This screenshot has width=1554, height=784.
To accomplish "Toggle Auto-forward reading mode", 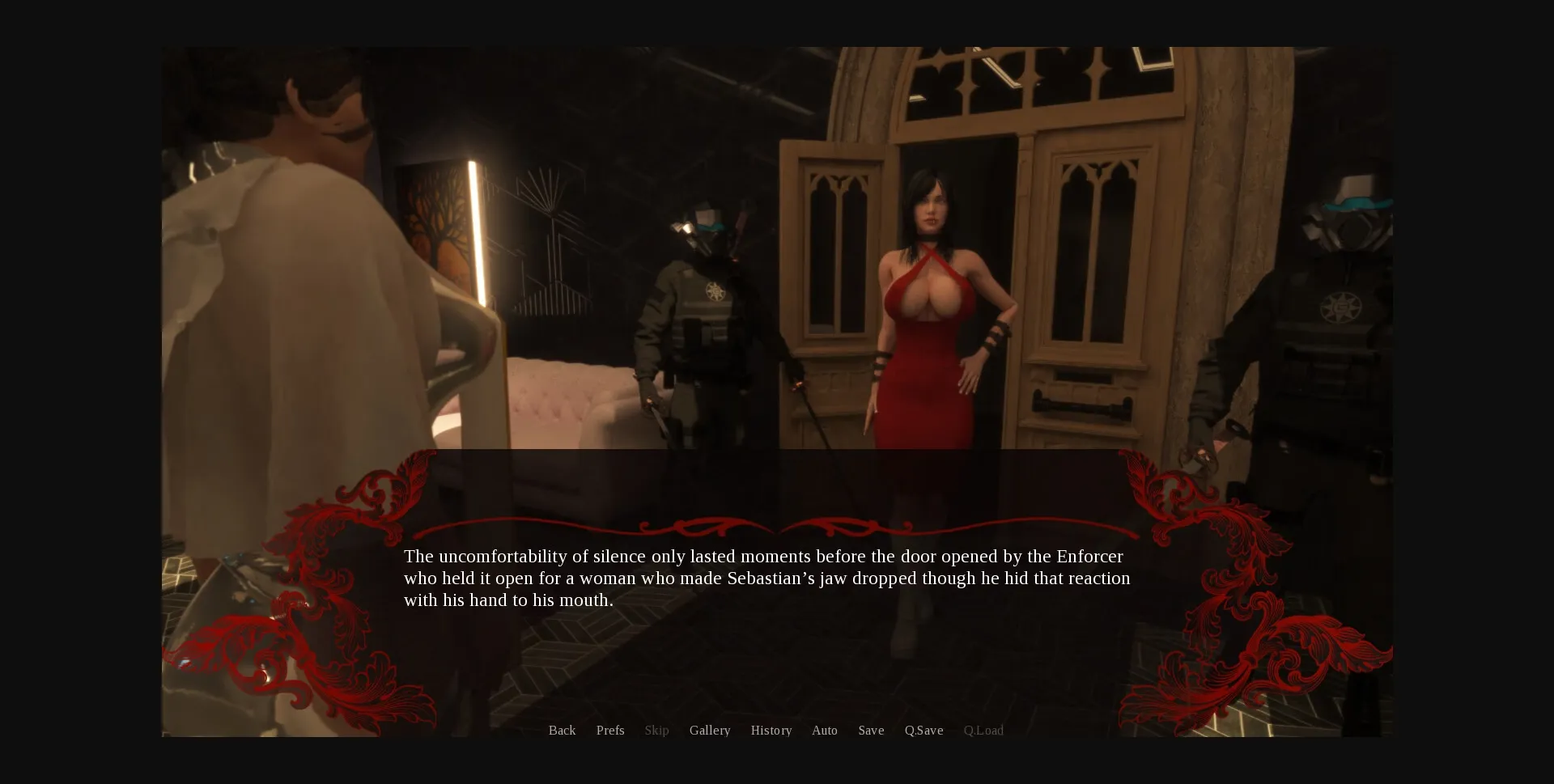I will pyautogui.click(x=824, y=730).
